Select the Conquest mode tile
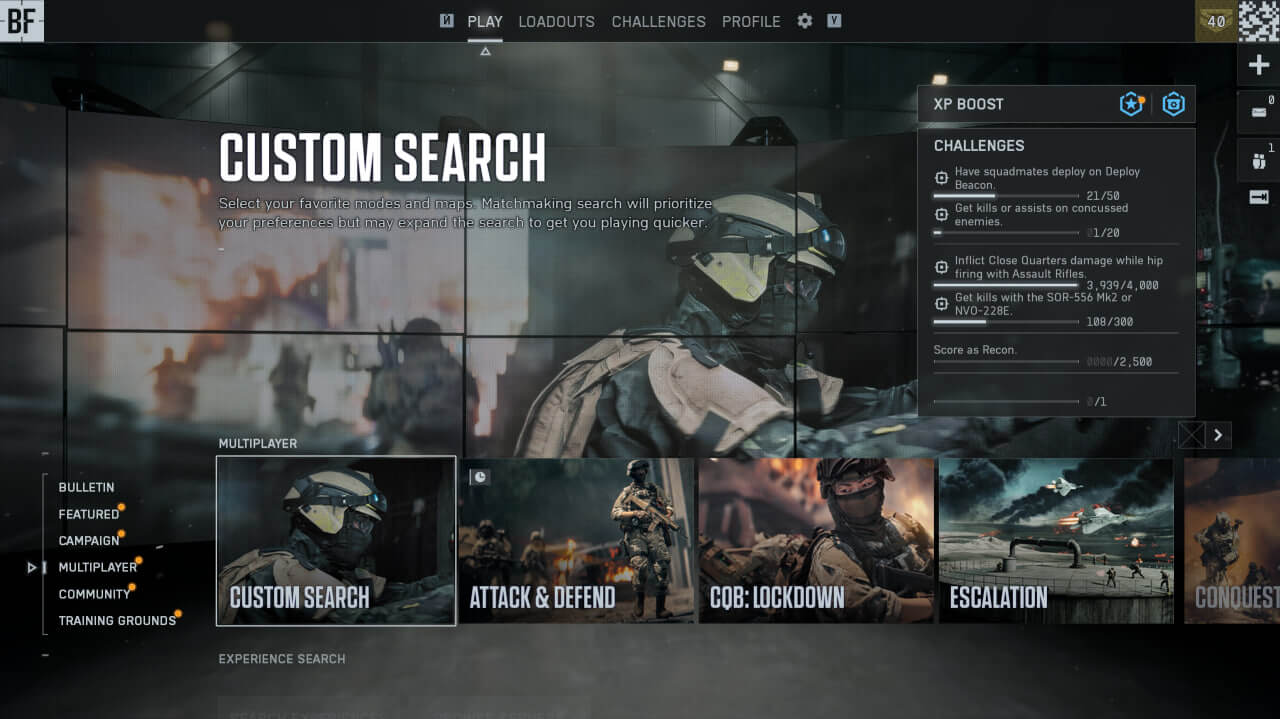This screenshot has height=719, width=1280. click(x=1232, y=541)
